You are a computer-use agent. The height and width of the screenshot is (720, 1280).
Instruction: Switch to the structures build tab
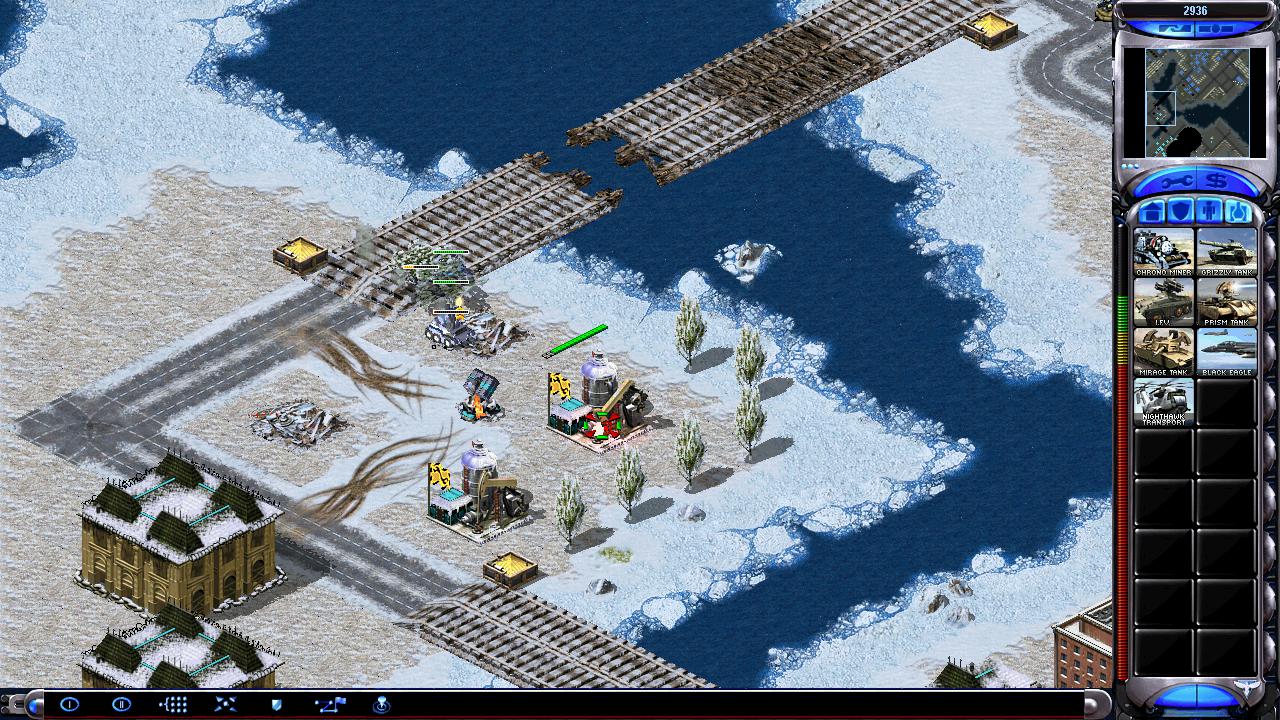pos(1153,212)
